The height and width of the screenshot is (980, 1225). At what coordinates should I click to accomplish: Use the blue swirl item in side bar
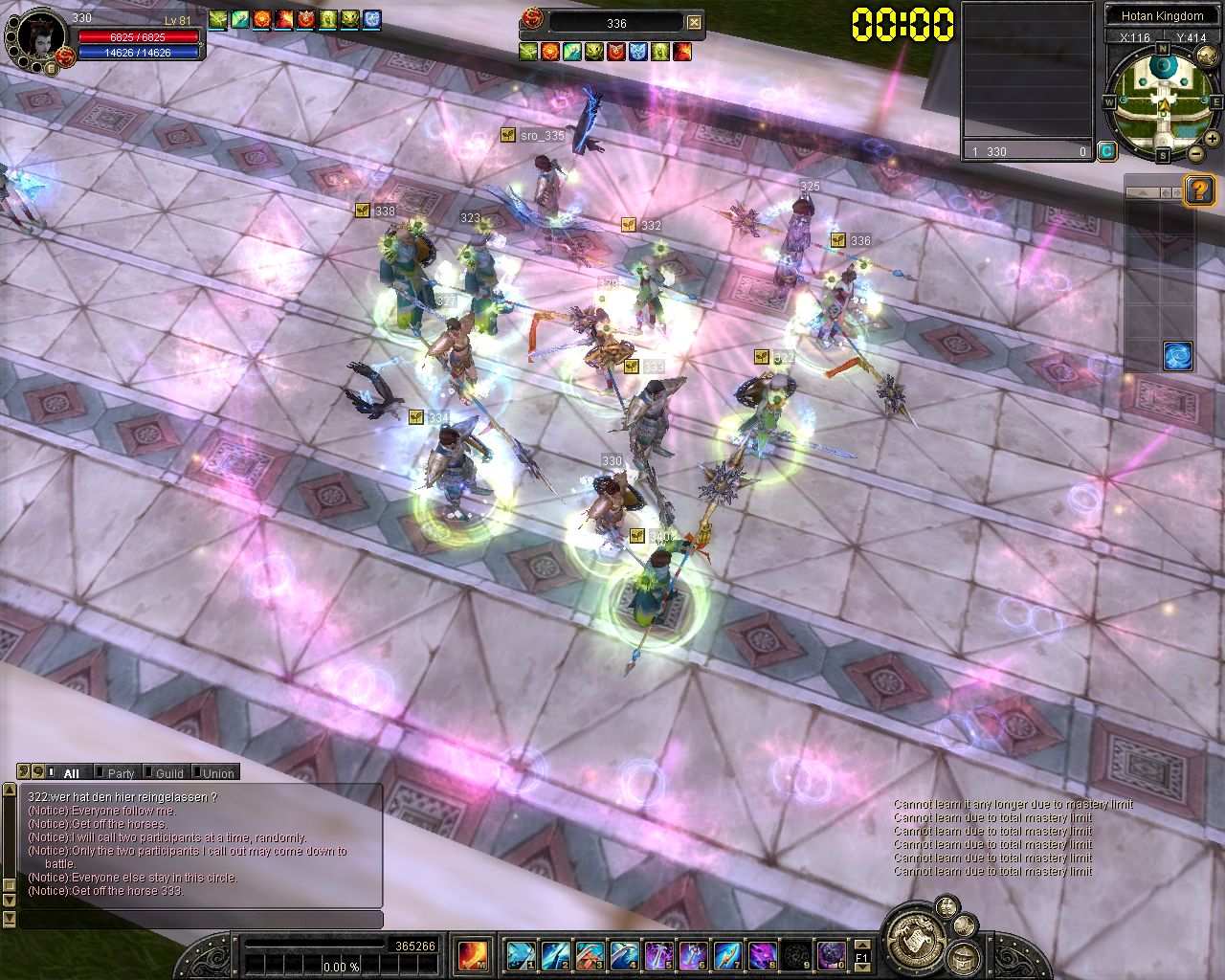coord(1178,356)
